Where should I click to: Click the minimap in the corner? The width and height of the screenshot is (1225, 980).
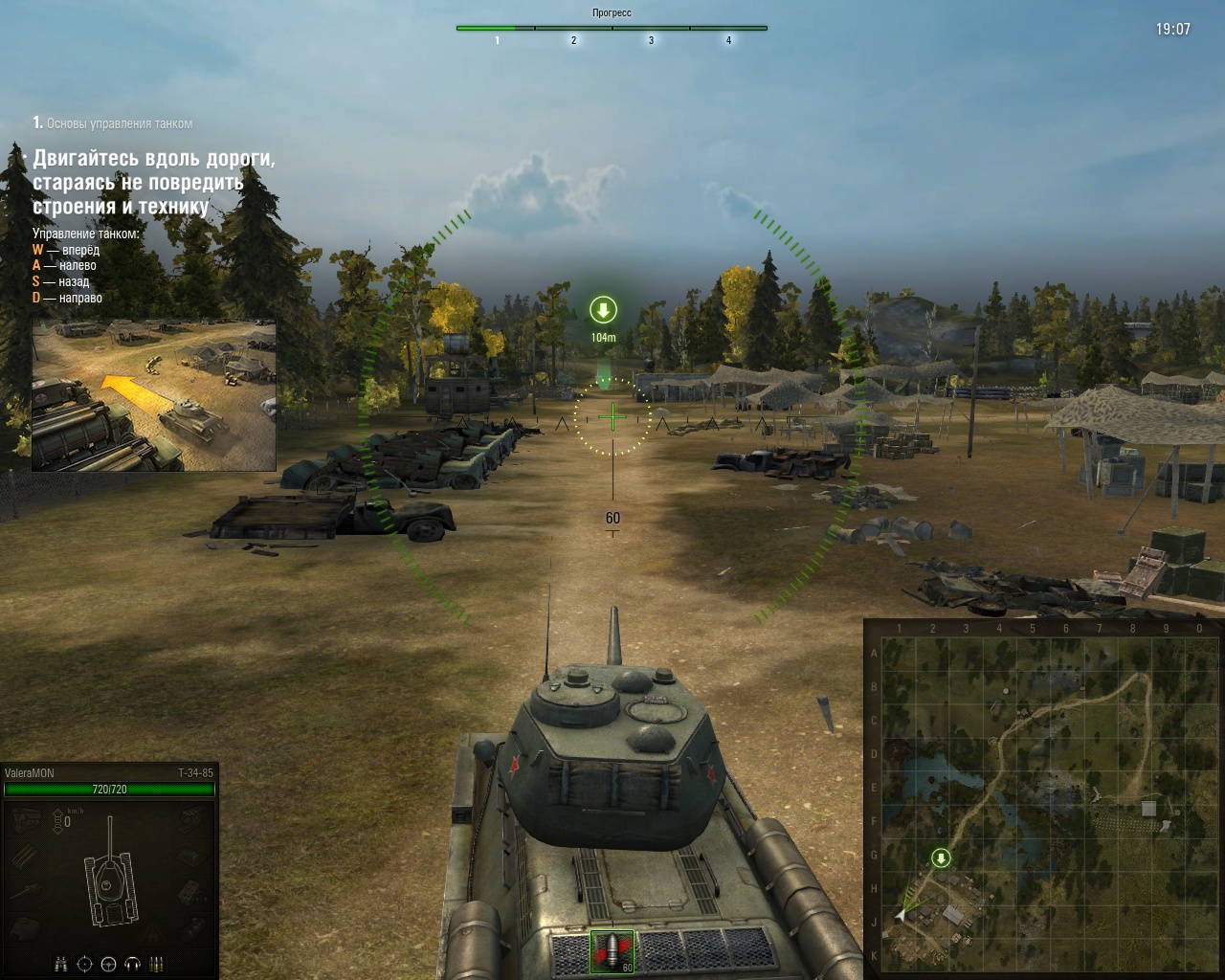click(x=1043, y=800)
